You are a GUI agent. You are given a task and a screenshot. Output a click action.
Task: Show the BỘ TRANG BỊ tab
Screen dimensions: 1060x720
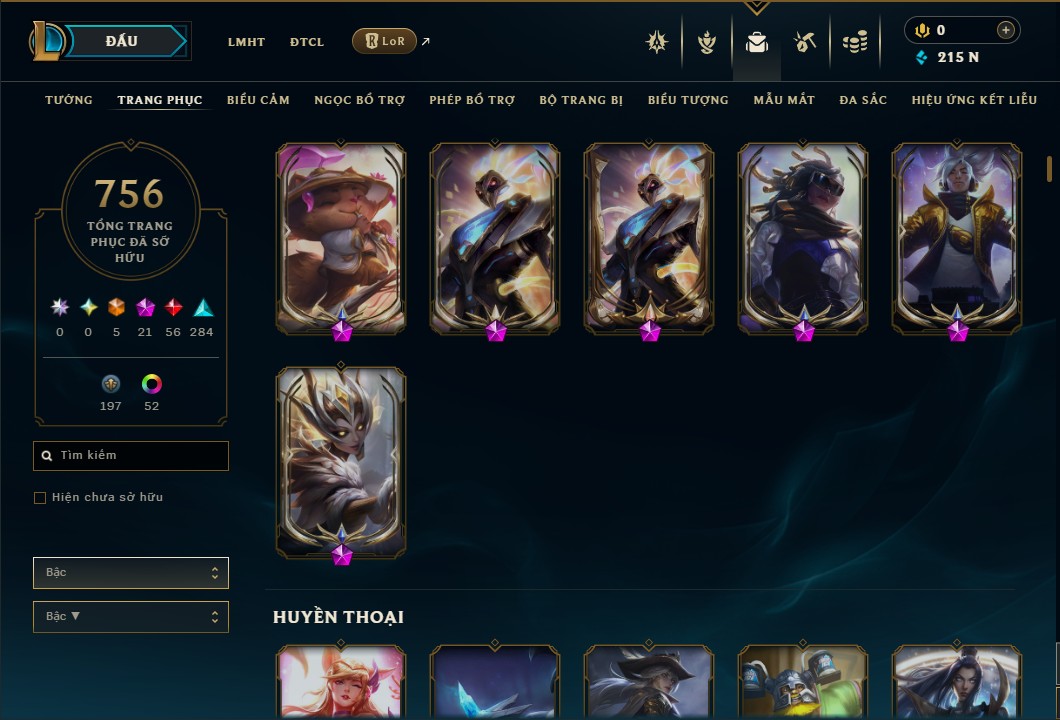coord(581,100)
